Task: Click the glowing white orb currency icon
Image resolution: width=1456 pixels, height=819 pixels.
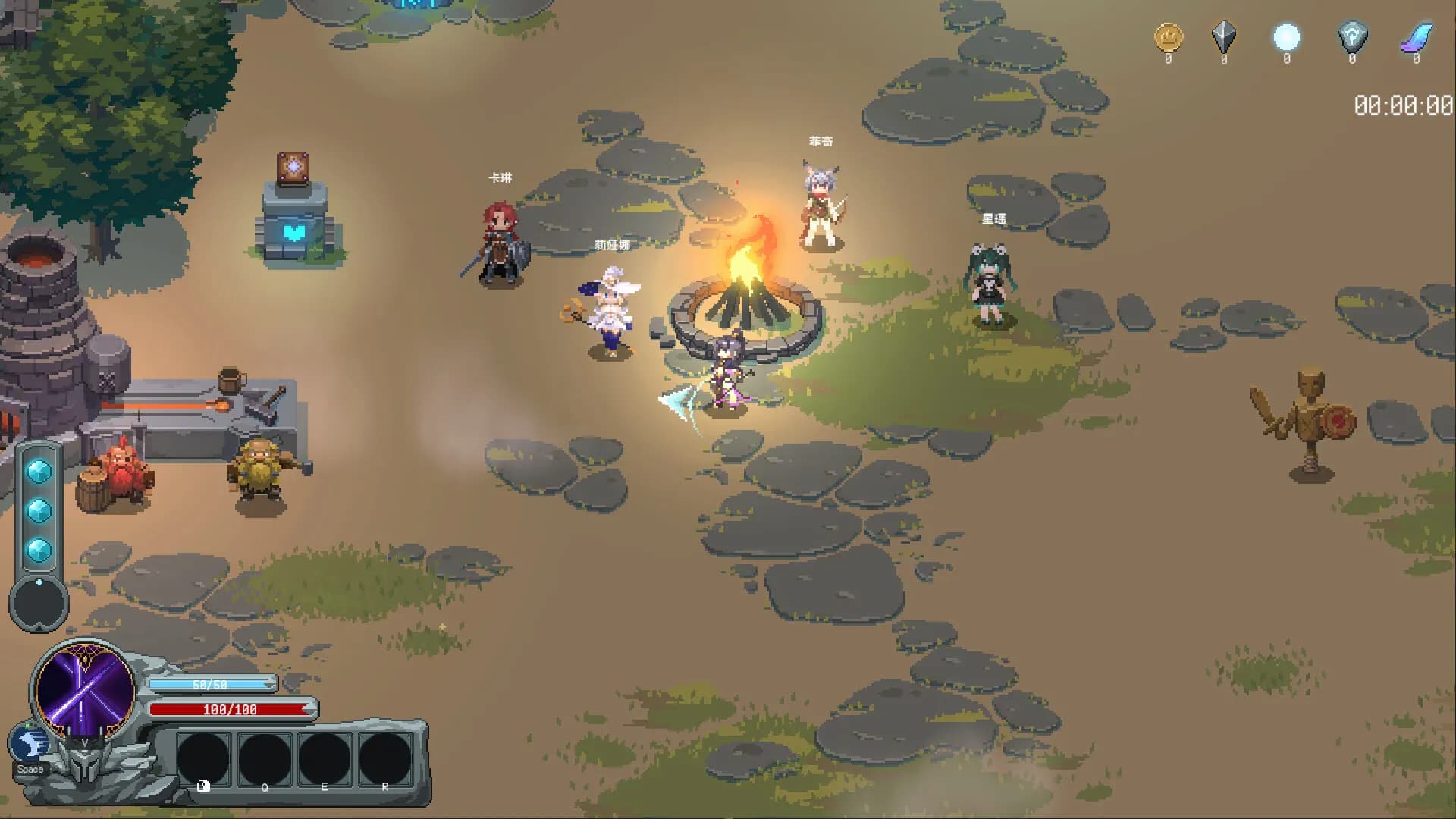Action: click(x=1285, y=38)
